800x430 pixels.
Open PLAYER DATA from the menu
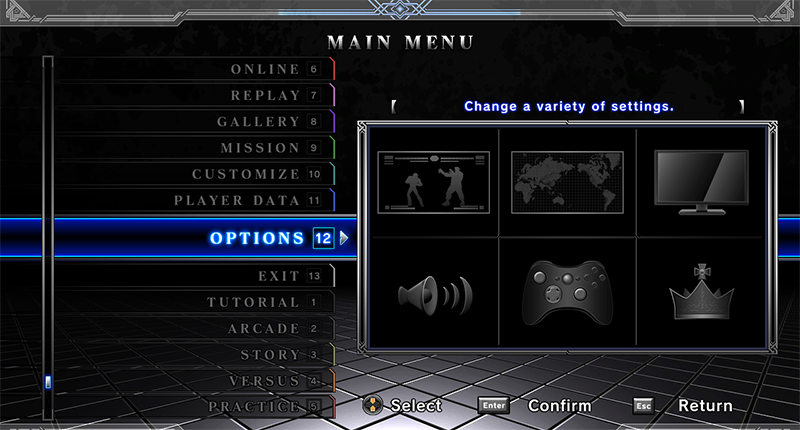[237, 200]
